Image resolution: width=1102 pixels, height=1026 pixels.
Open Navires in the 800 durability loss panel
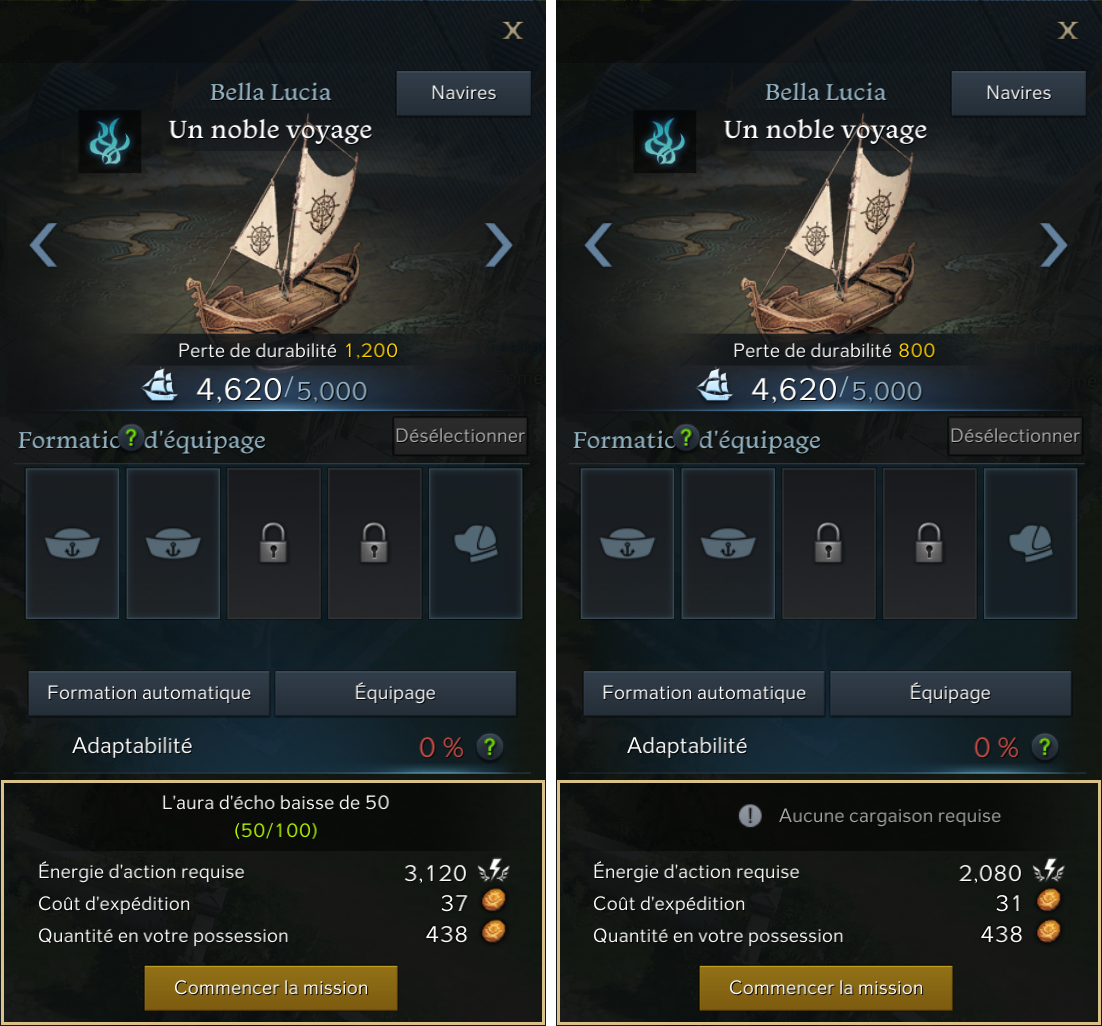(1018, 93)
